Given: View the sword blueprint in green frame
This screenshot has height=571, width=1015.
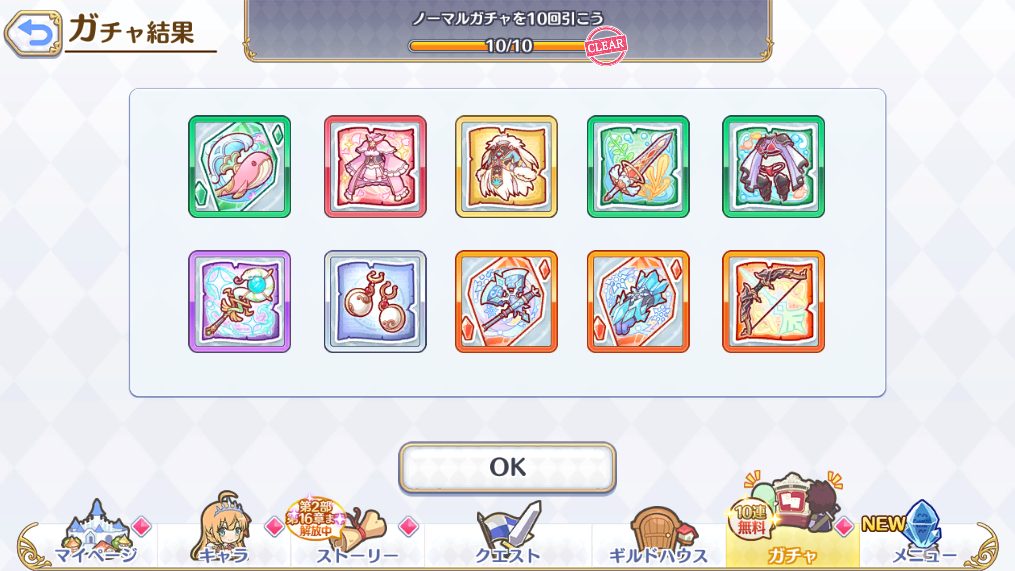Looking at the screenshot, I should coord(638,167).
